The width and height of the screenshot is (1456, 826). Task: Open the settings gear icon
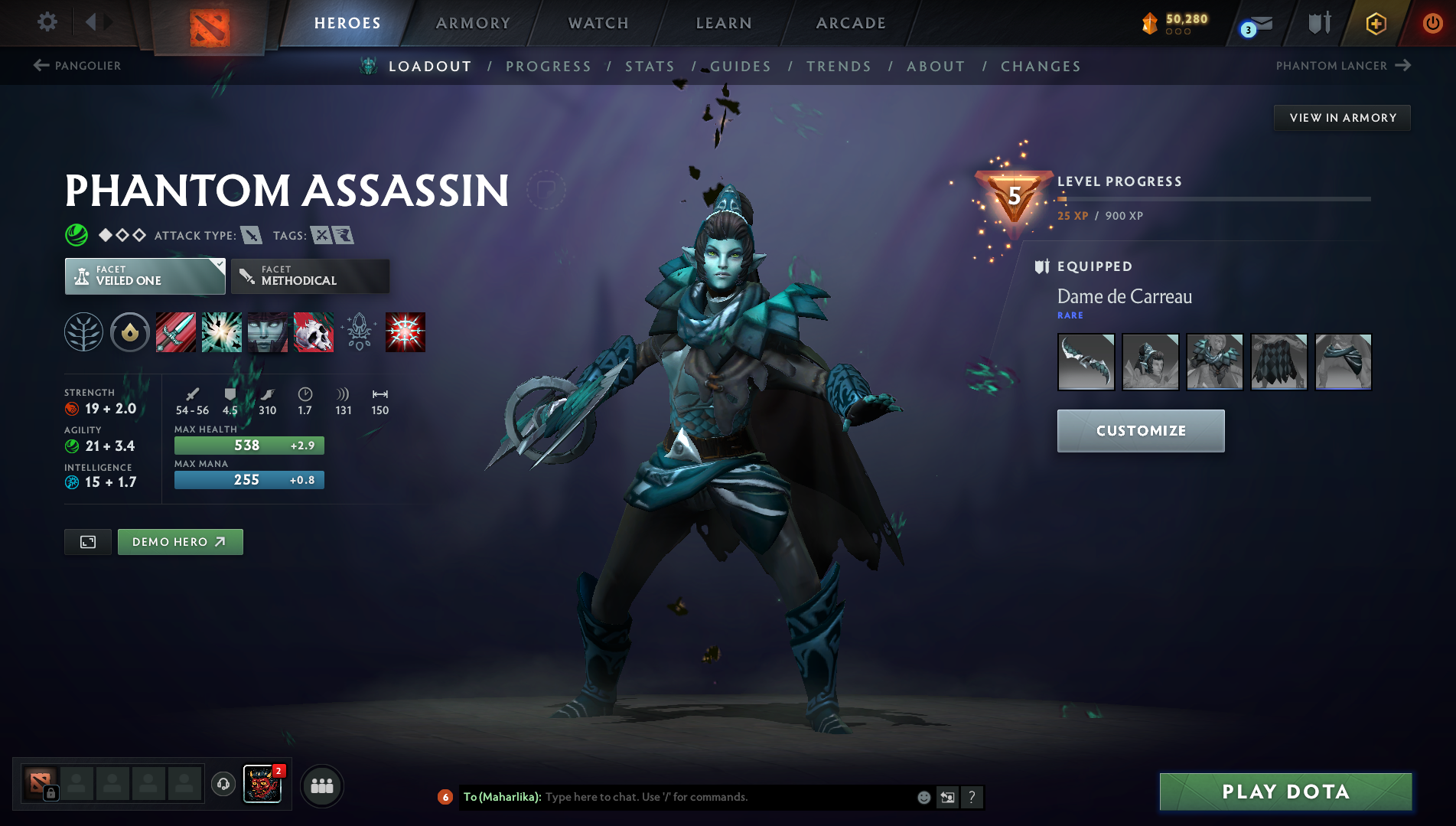47,22
